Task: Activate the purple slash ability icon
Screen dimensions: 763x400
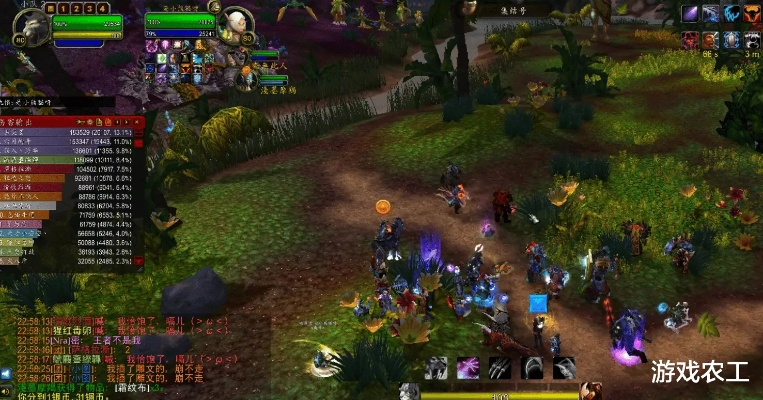Action: 467,367
